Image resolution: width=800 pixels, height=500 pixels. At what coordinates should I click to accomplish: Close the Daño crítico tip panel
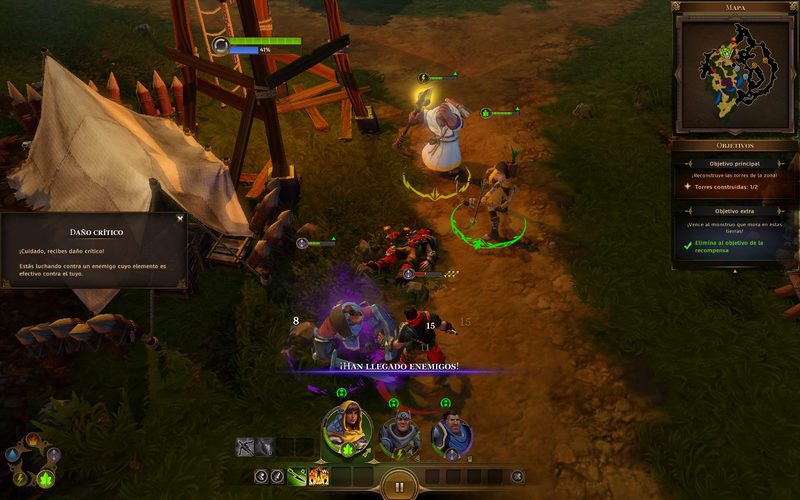click(x=180, y=218)
